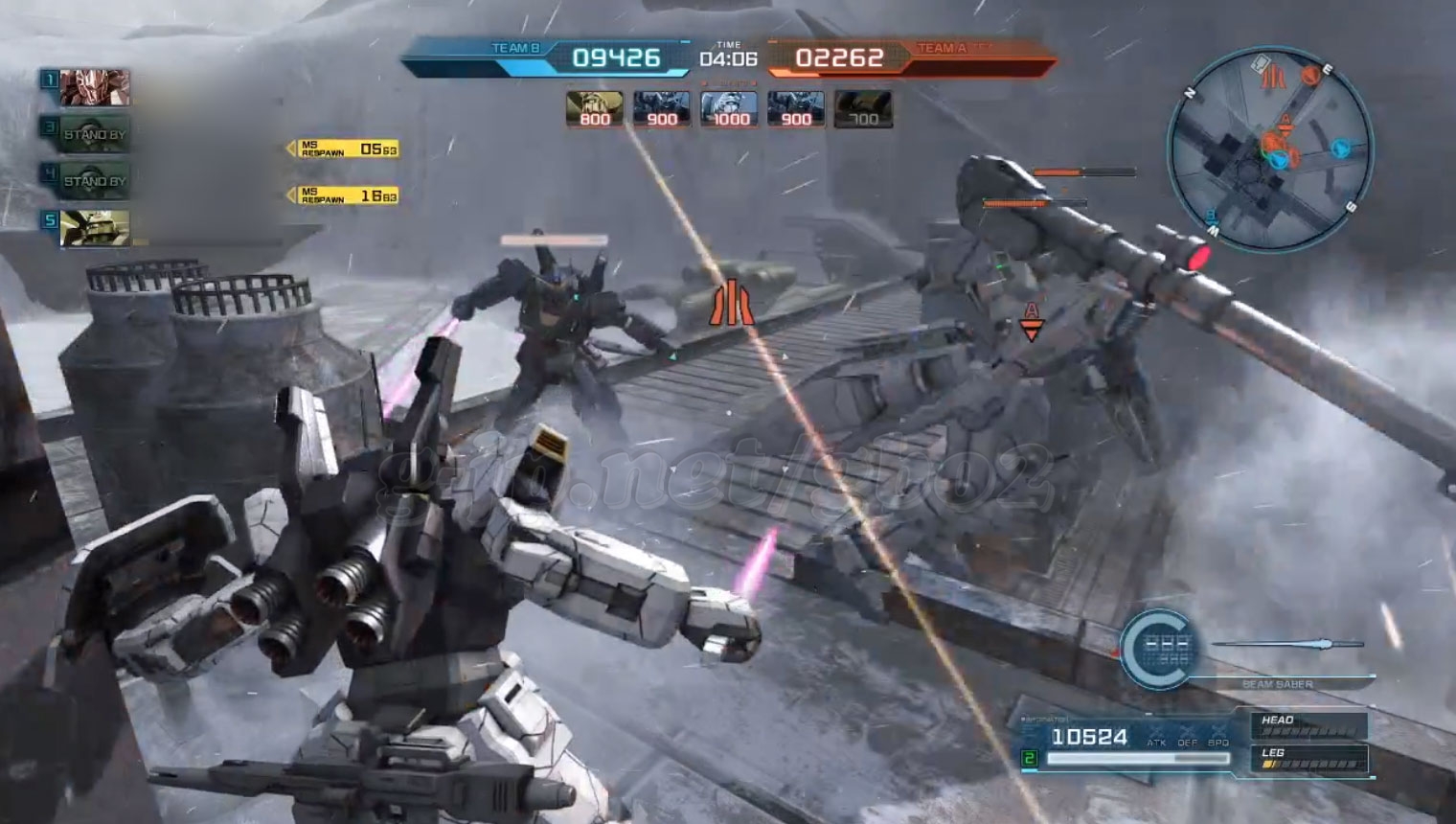The height and width of the screenshot is (824, 1456).
Task: Select player 3's Stand By slot
Action: click(94, 134)
